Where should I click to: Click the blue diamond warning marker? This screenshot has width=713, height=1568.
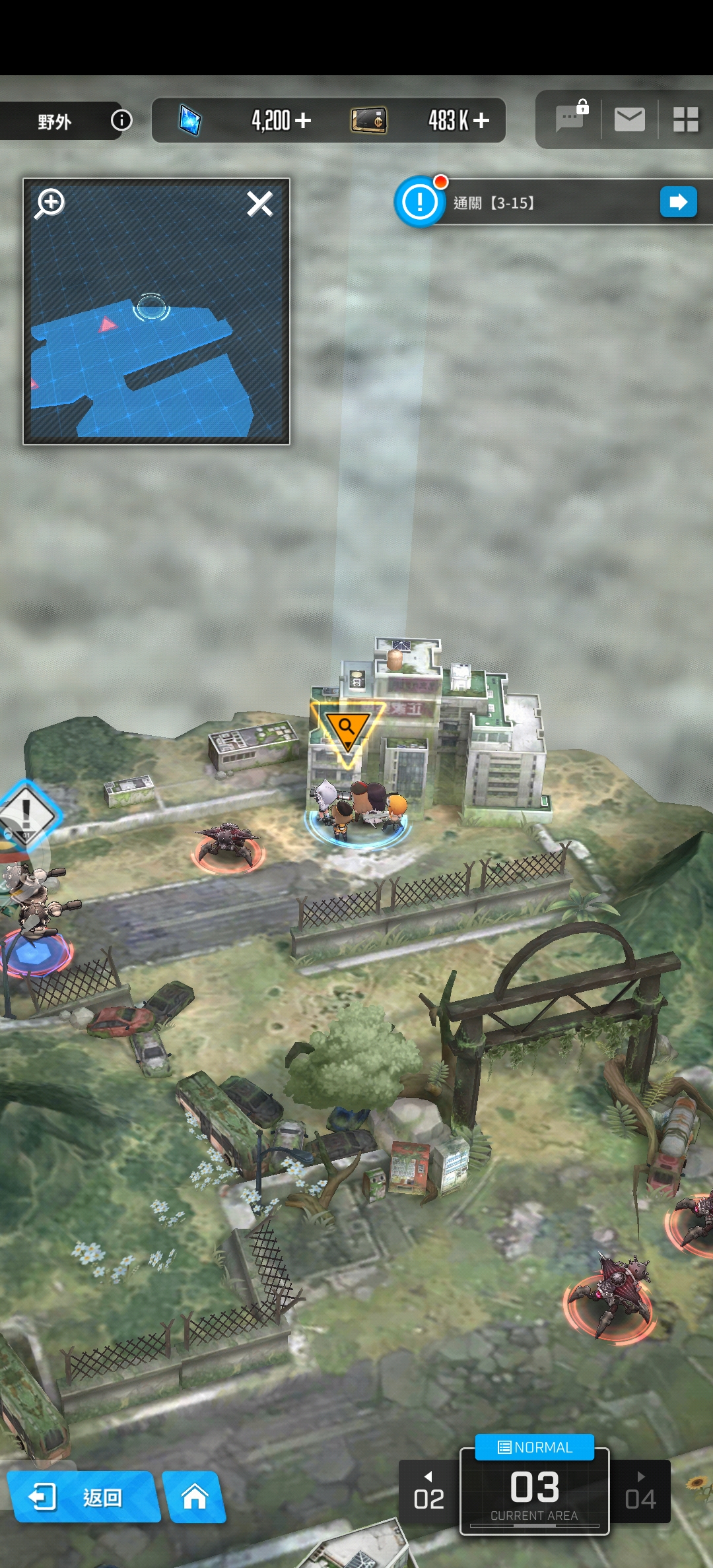(x=26, y=812)
